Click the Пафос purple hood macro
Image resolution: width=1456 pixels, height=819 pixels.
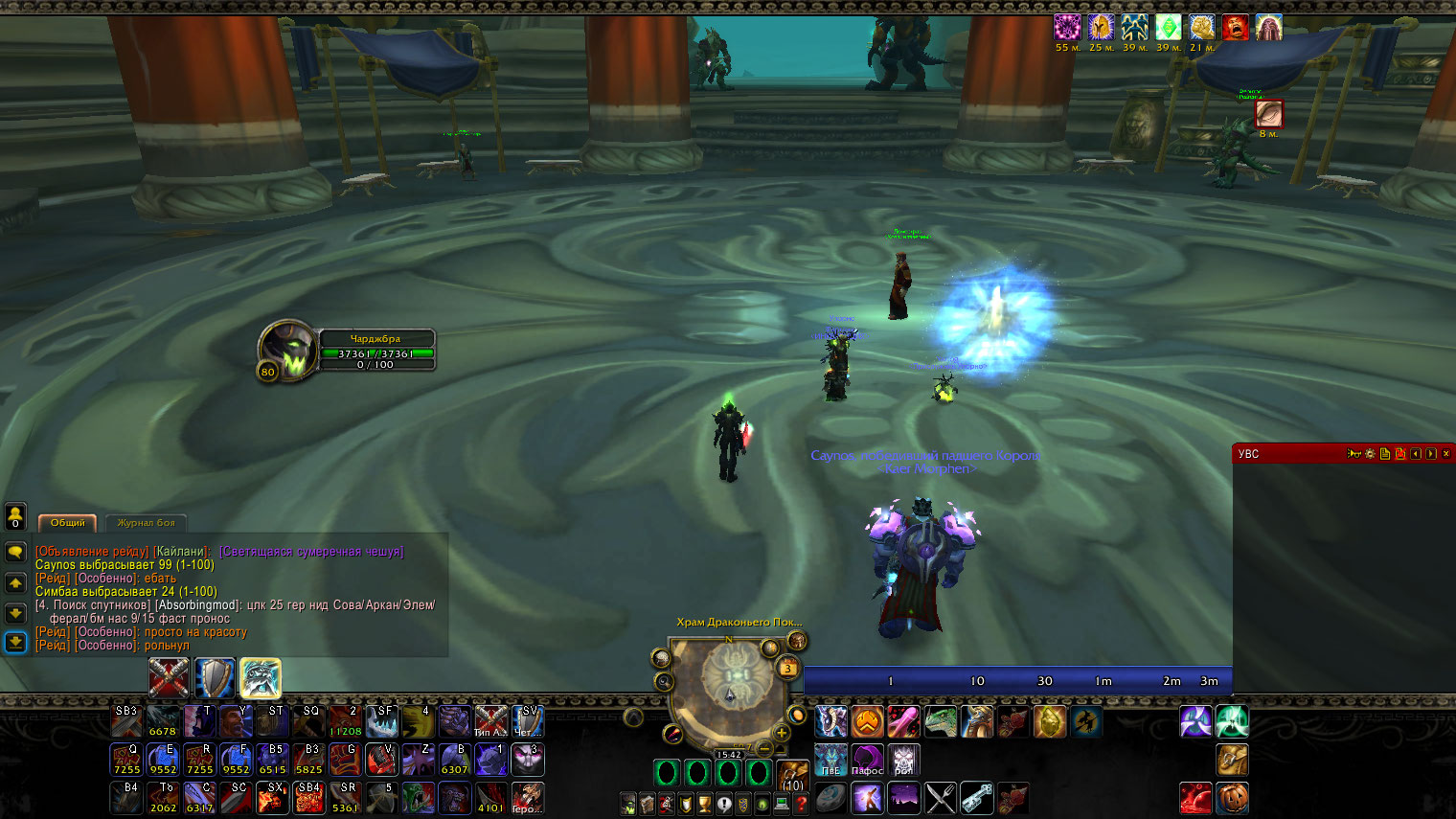point(867,760)
